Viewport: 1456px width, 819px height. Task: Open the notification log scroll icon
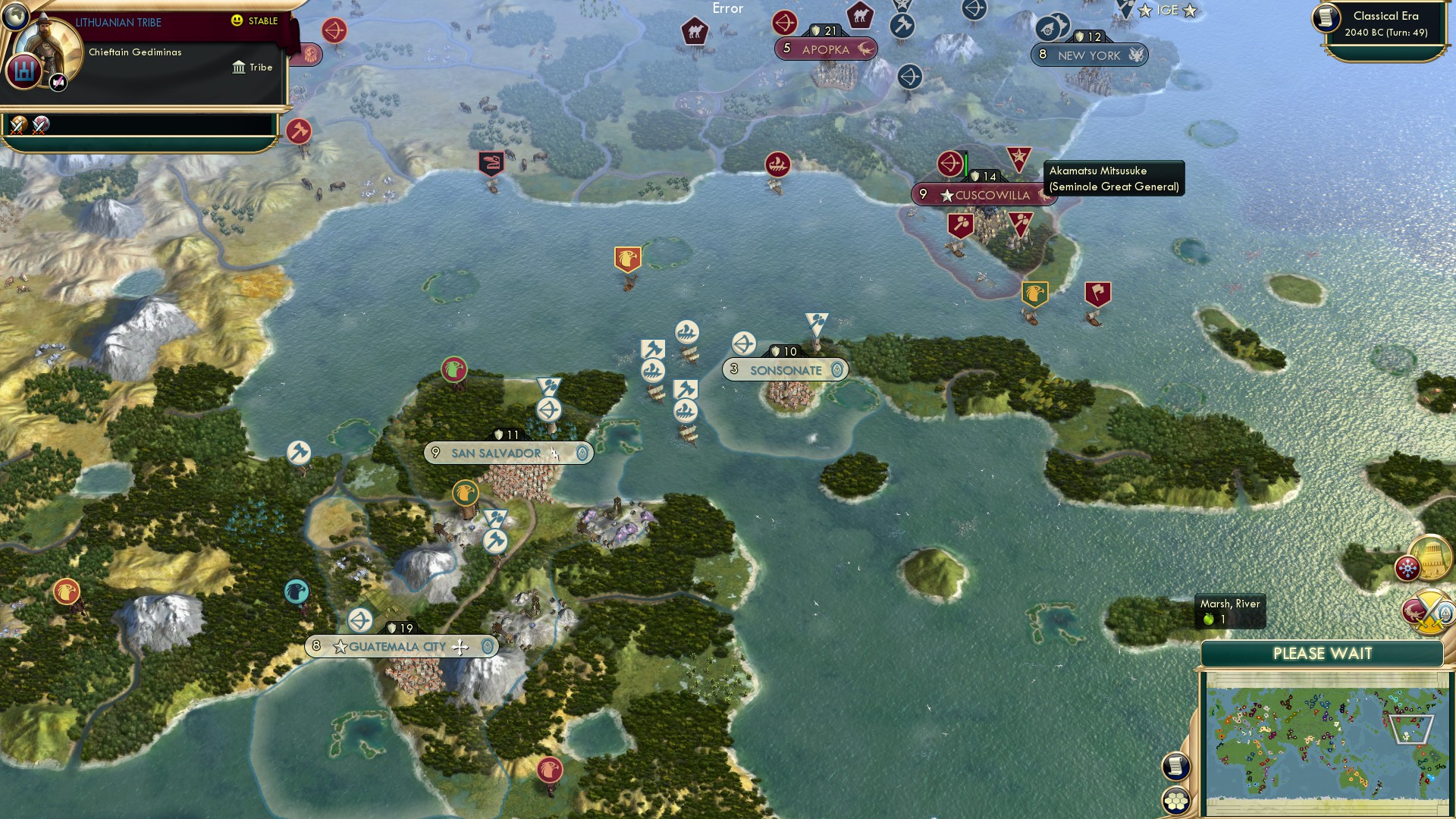[1176, 766]
